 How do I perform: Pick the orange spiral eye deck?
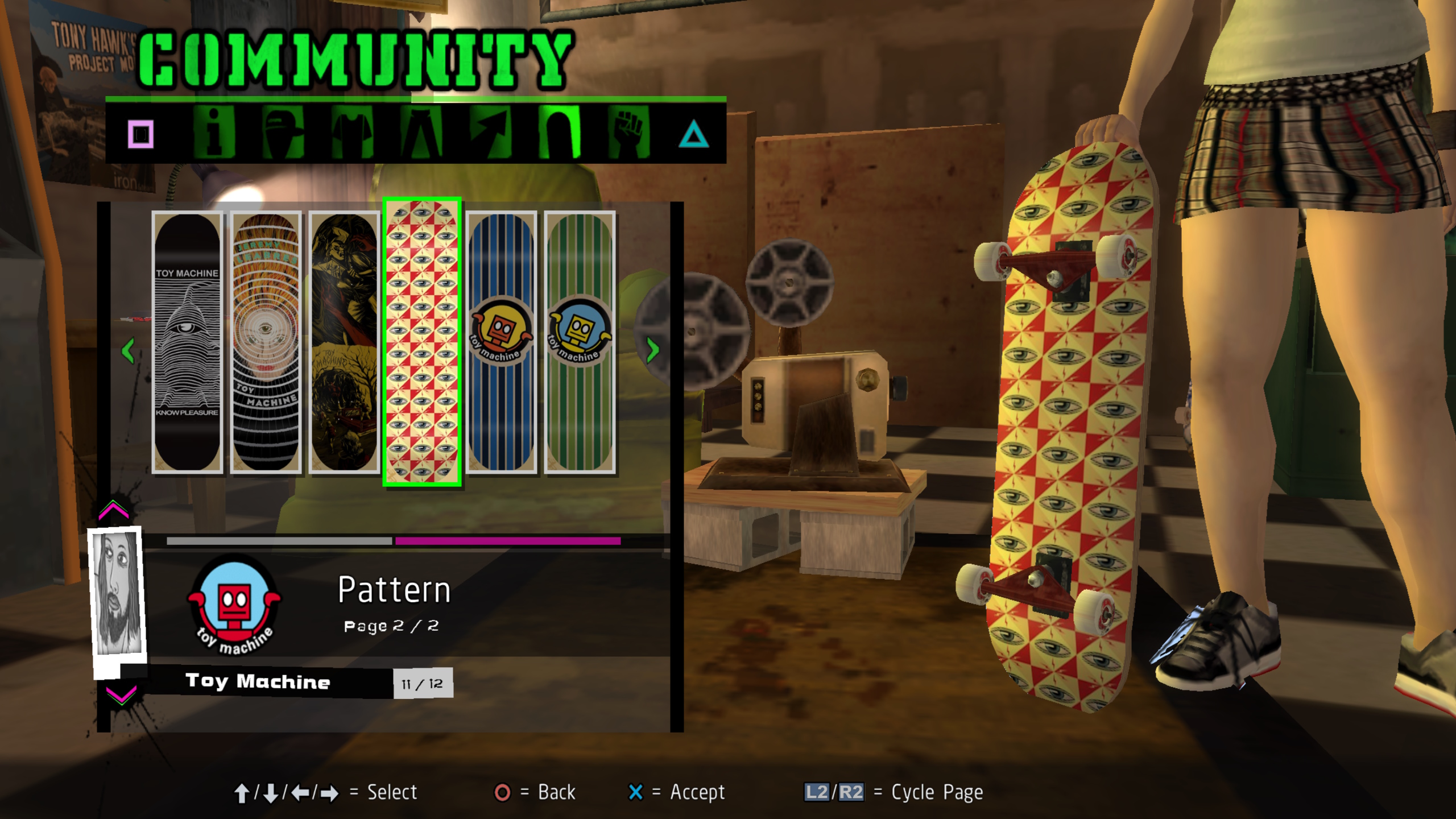point(266,342)
